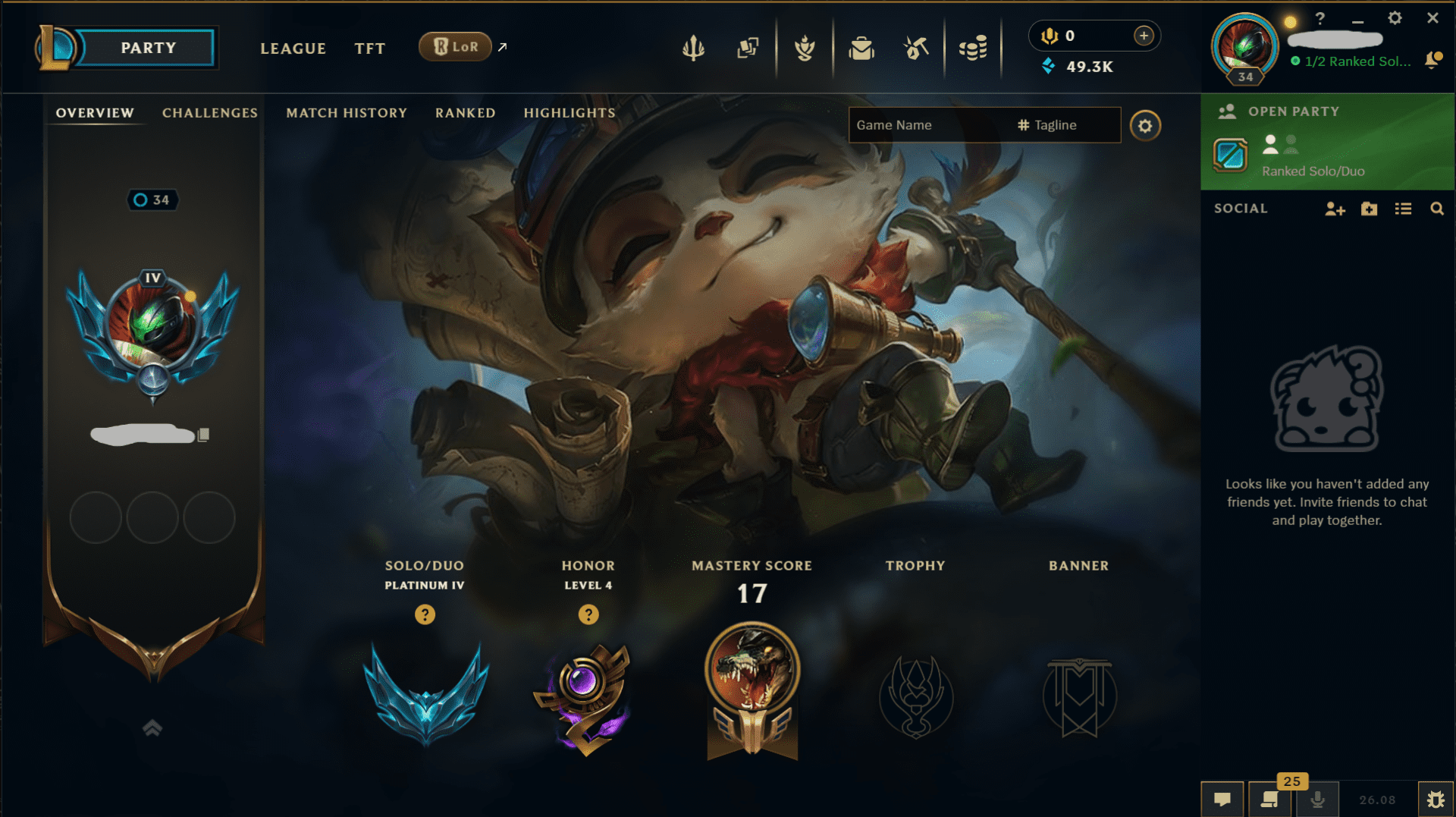The height and width of the screenshot is (817, 1456).
Task: Click the Add Friend icon
Action: pyautogui.click(x=1334, y=209)
